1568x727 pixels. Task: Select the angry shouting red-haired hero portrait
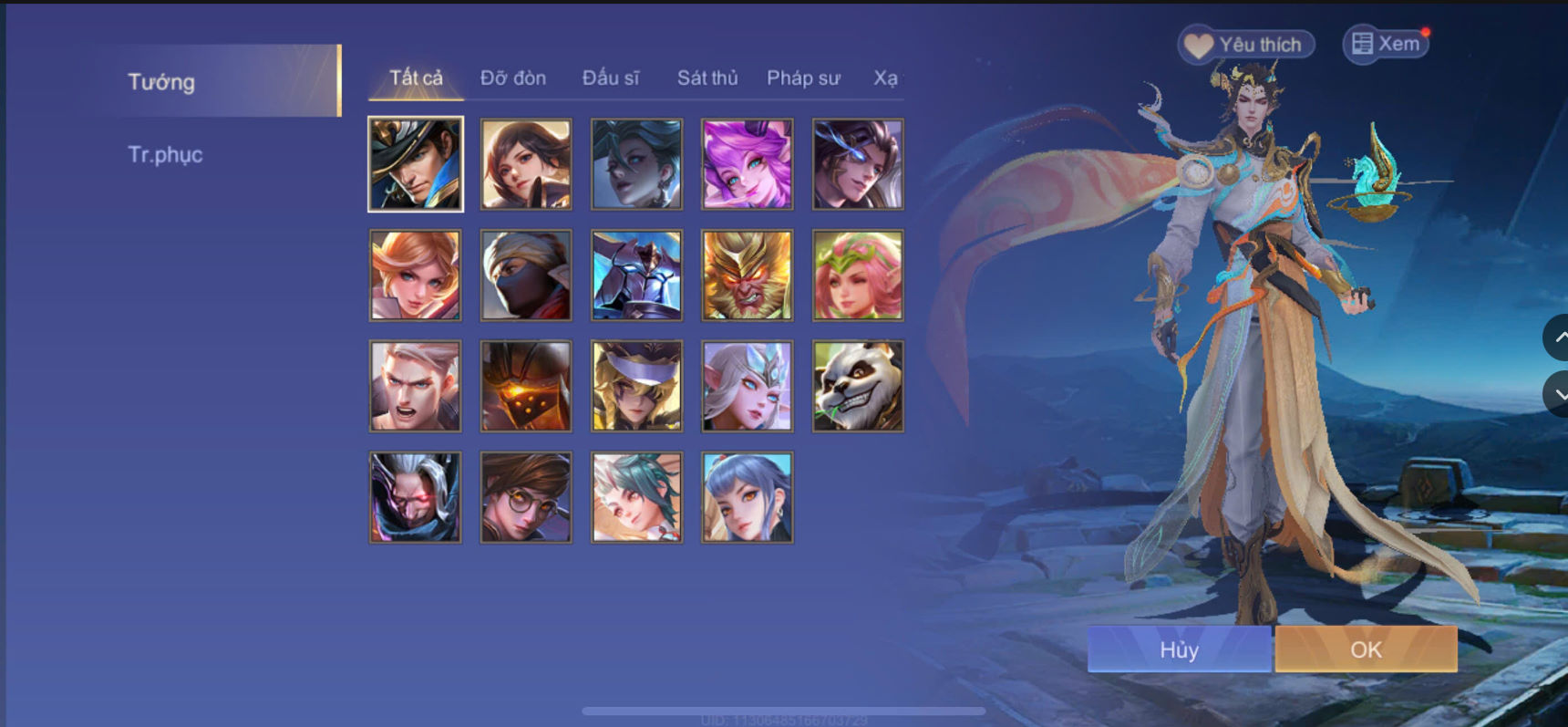point(415,386)
